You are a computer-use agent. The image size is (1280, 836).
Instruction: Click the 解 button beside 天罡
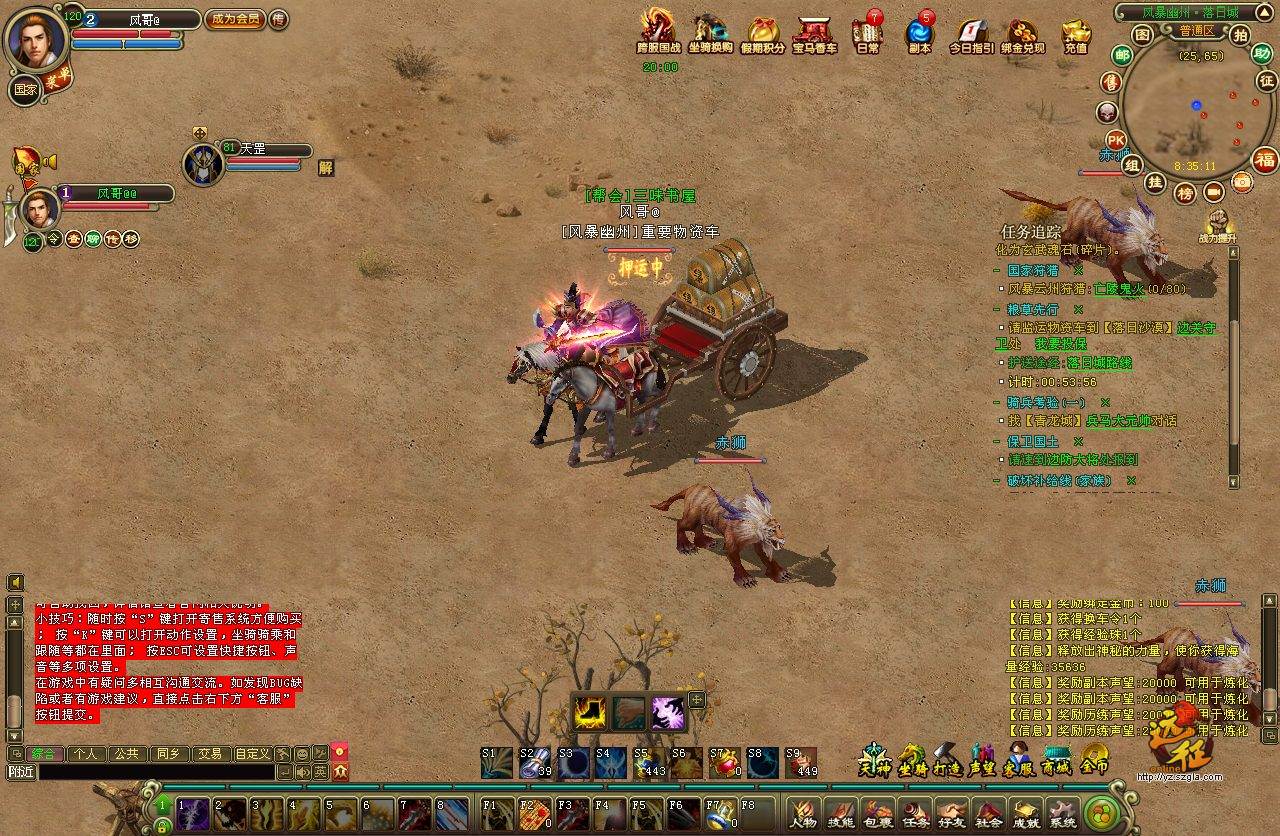tap(325, 168)
